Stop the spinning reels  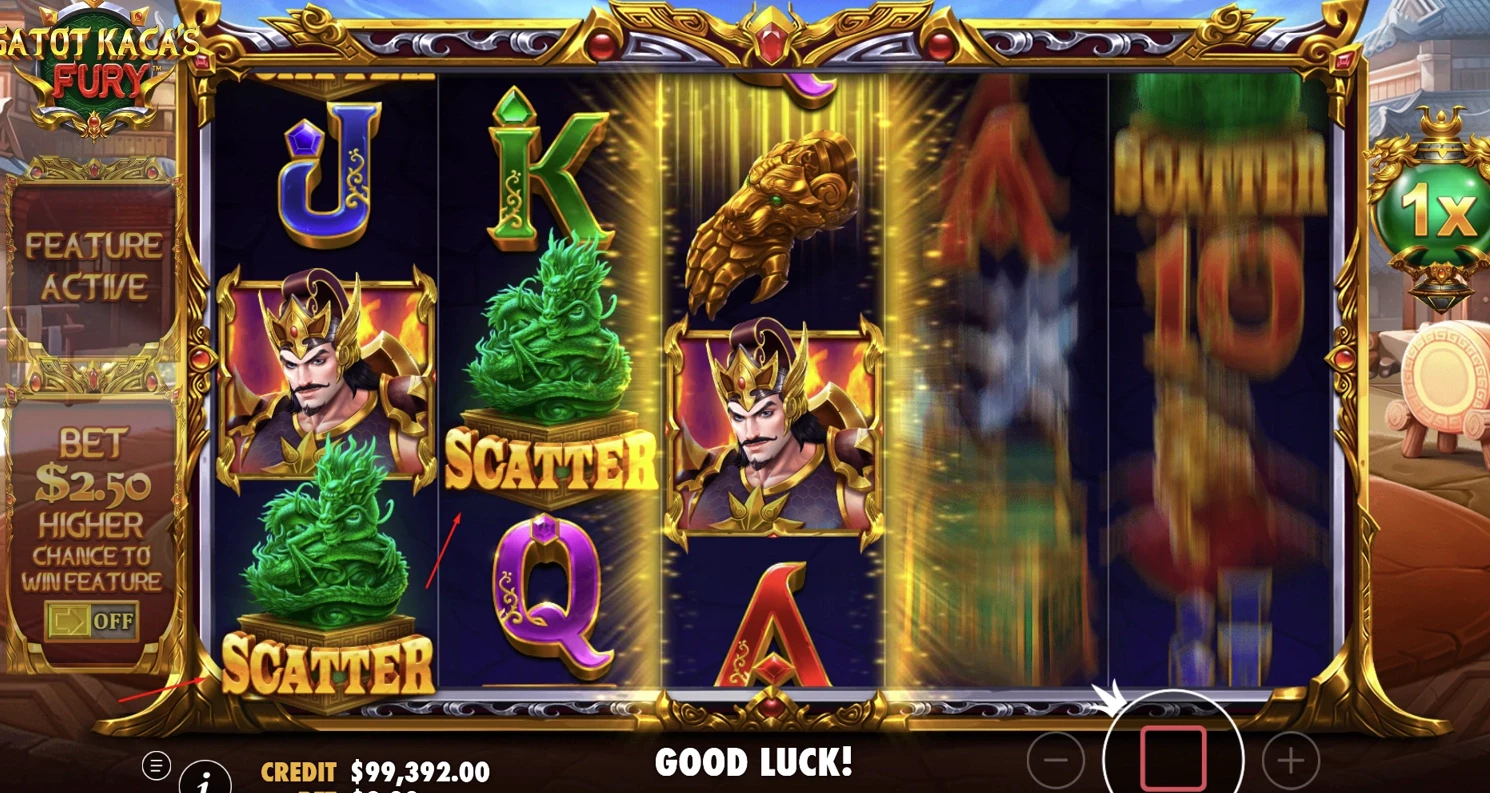[x=1173, y=758]
